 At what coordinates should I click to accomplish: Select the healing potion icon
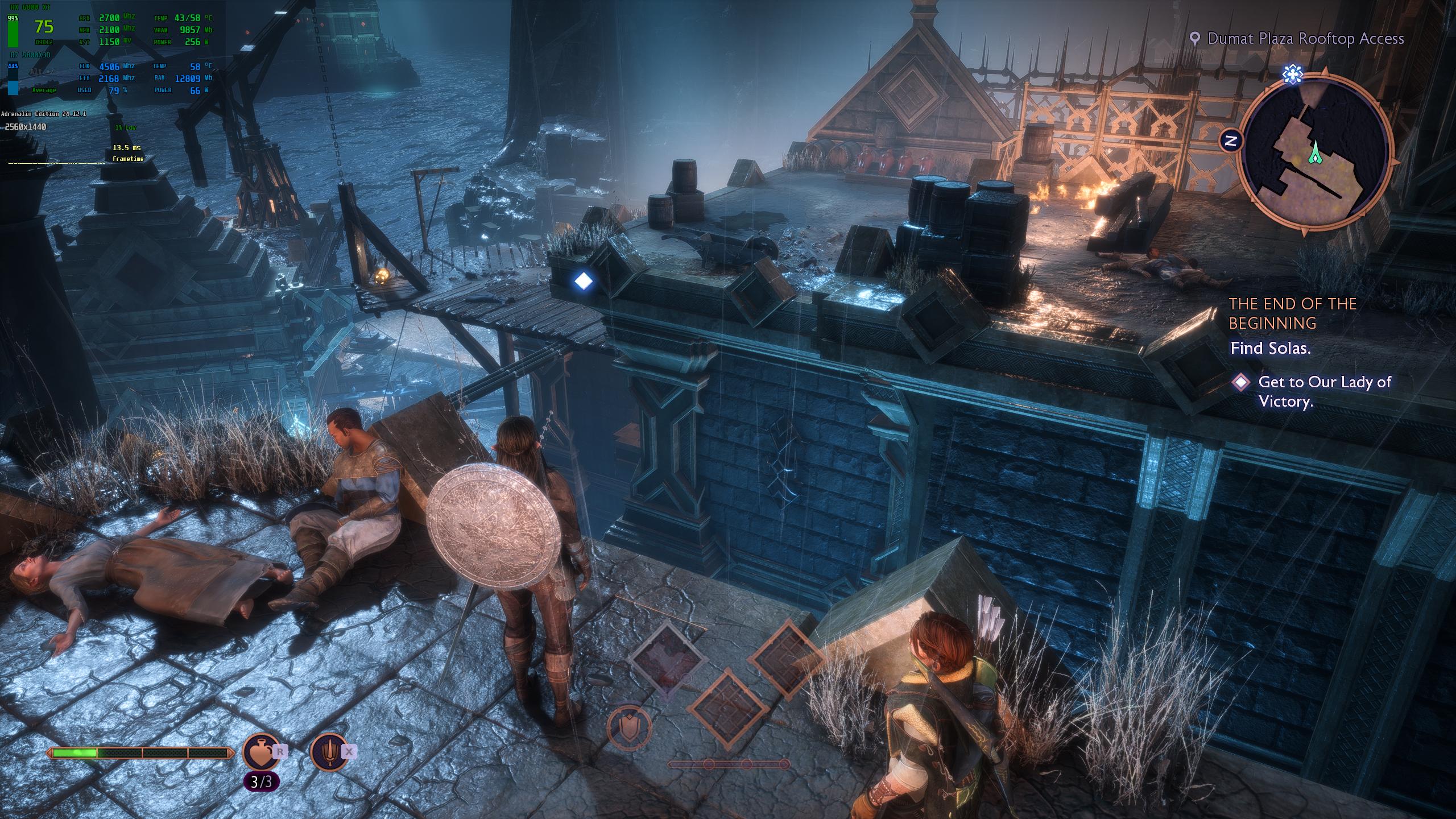tap(260, 752)
